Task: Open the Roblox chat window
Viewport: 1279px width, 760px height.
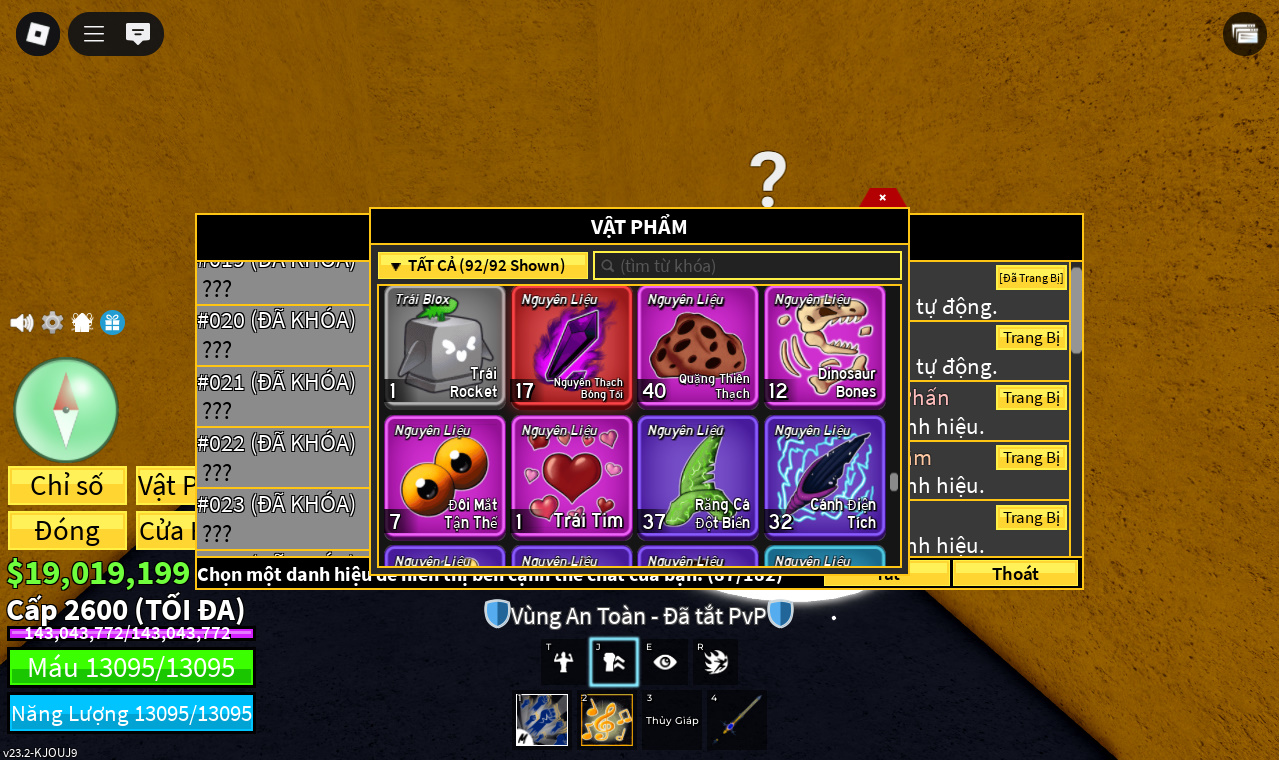Action: click(138, 34)
